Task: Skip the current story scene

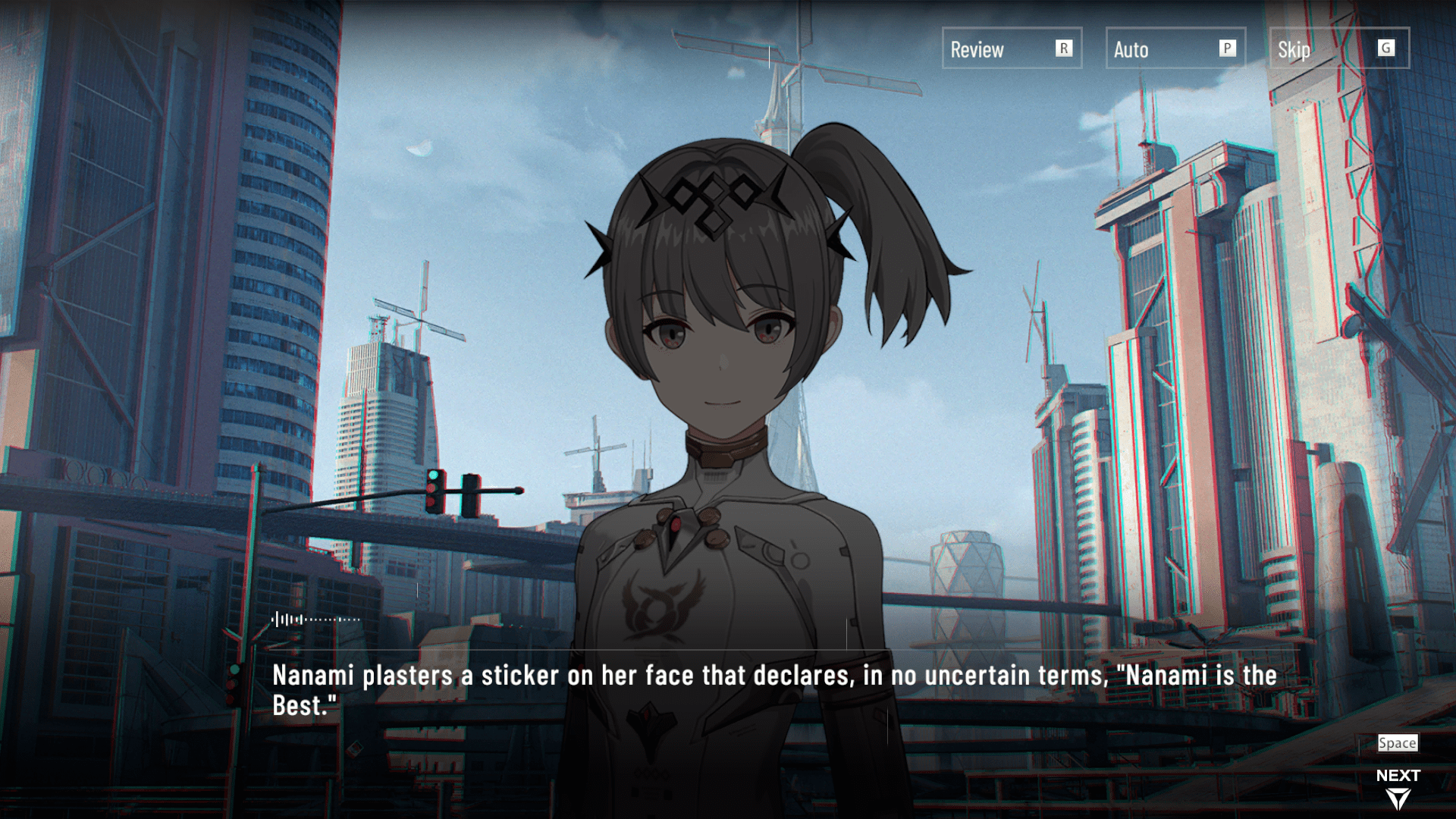Action: point(1338,49)
